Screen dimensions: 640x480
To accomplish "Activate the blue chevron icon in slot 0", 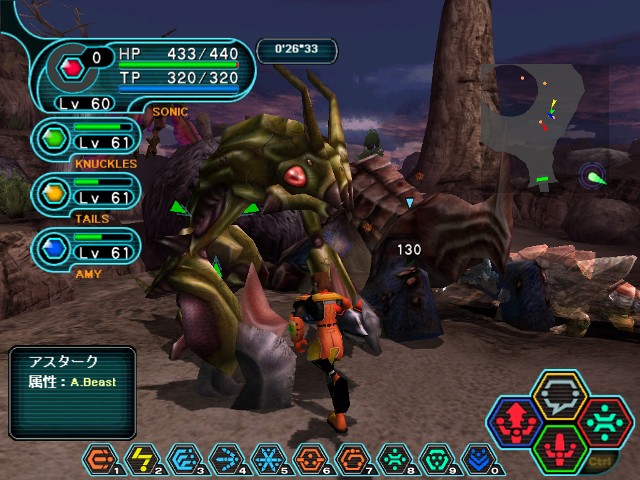I will click(480, 459).
